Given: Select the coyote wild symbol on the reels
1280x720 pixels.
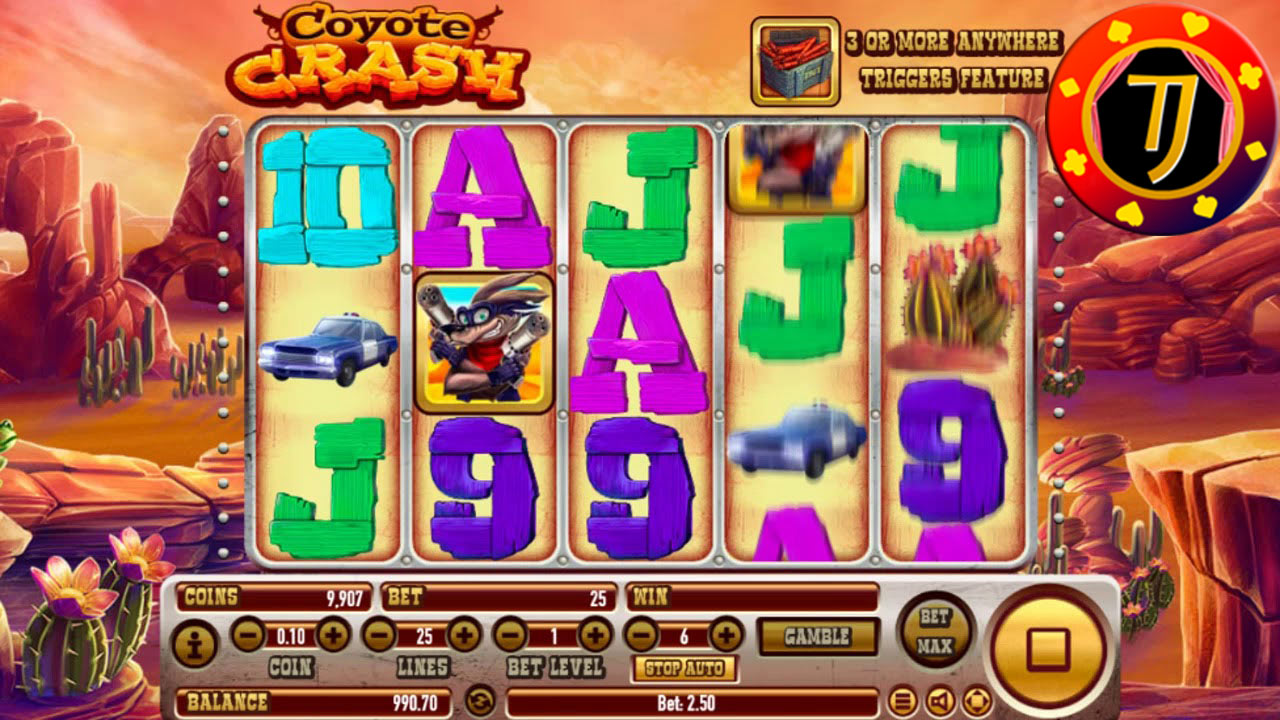Looking at the screenshot, I should pyautogui.click(x=485, y=340).
